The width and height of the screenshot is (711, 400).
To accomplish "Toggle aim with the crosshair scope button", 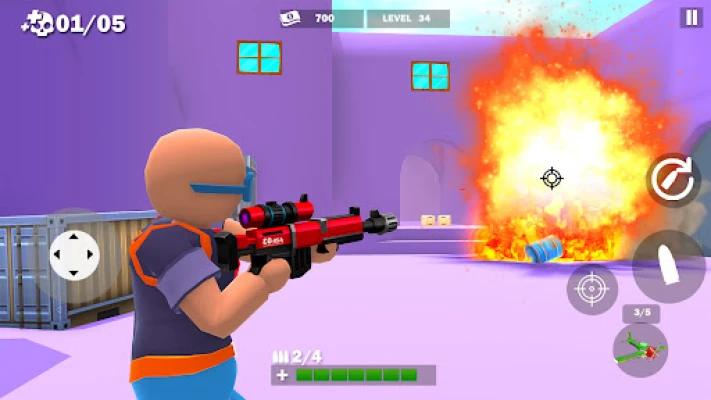I will 592,290.
